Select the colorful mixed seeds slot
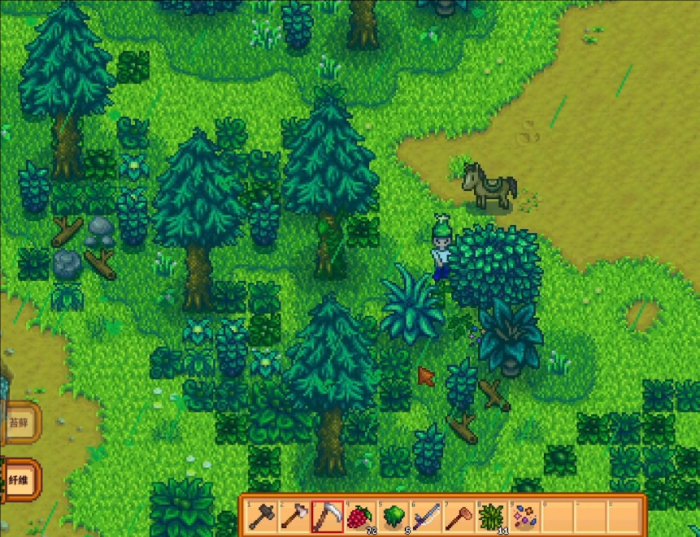Screen dimensions: 700x537 pos(524,516)
